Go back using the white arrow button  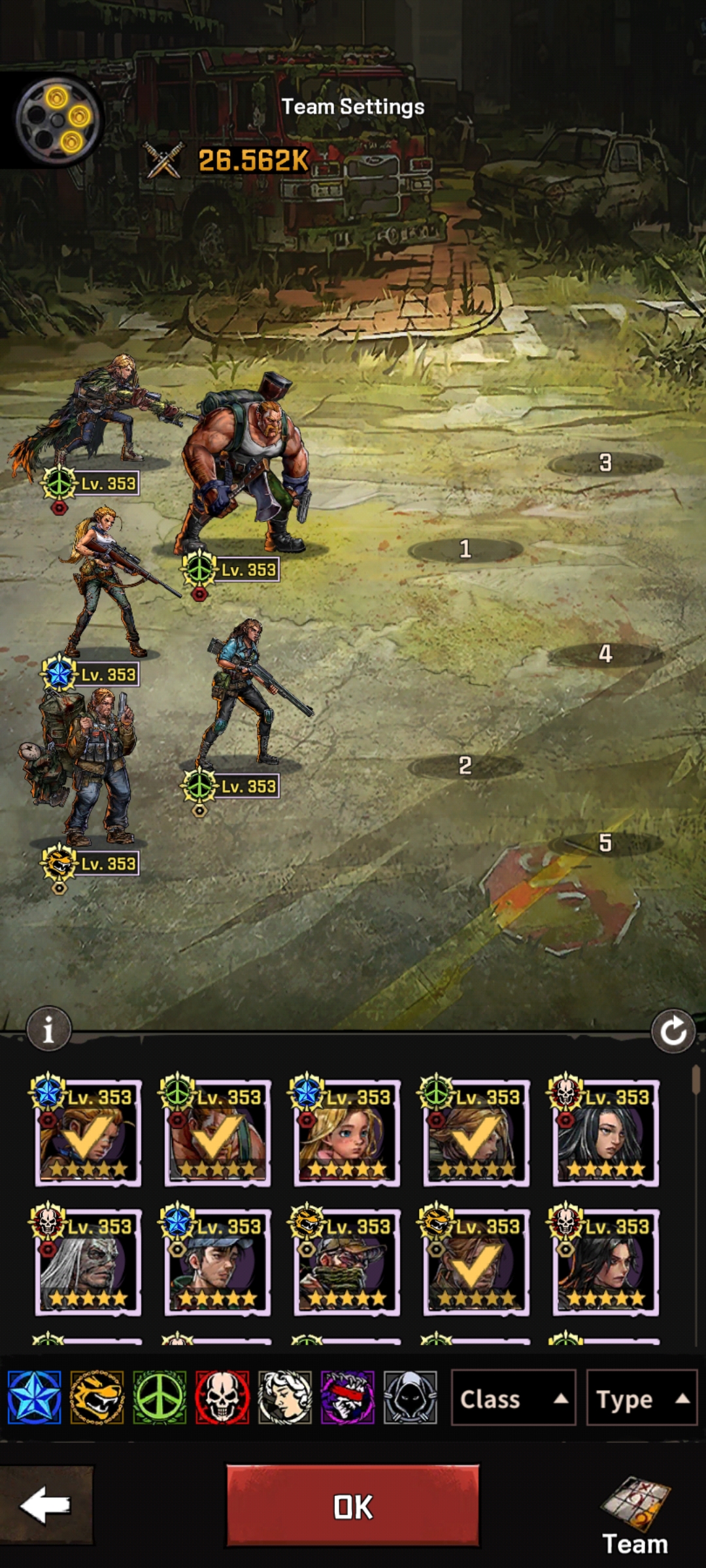tap(46, 1505)
